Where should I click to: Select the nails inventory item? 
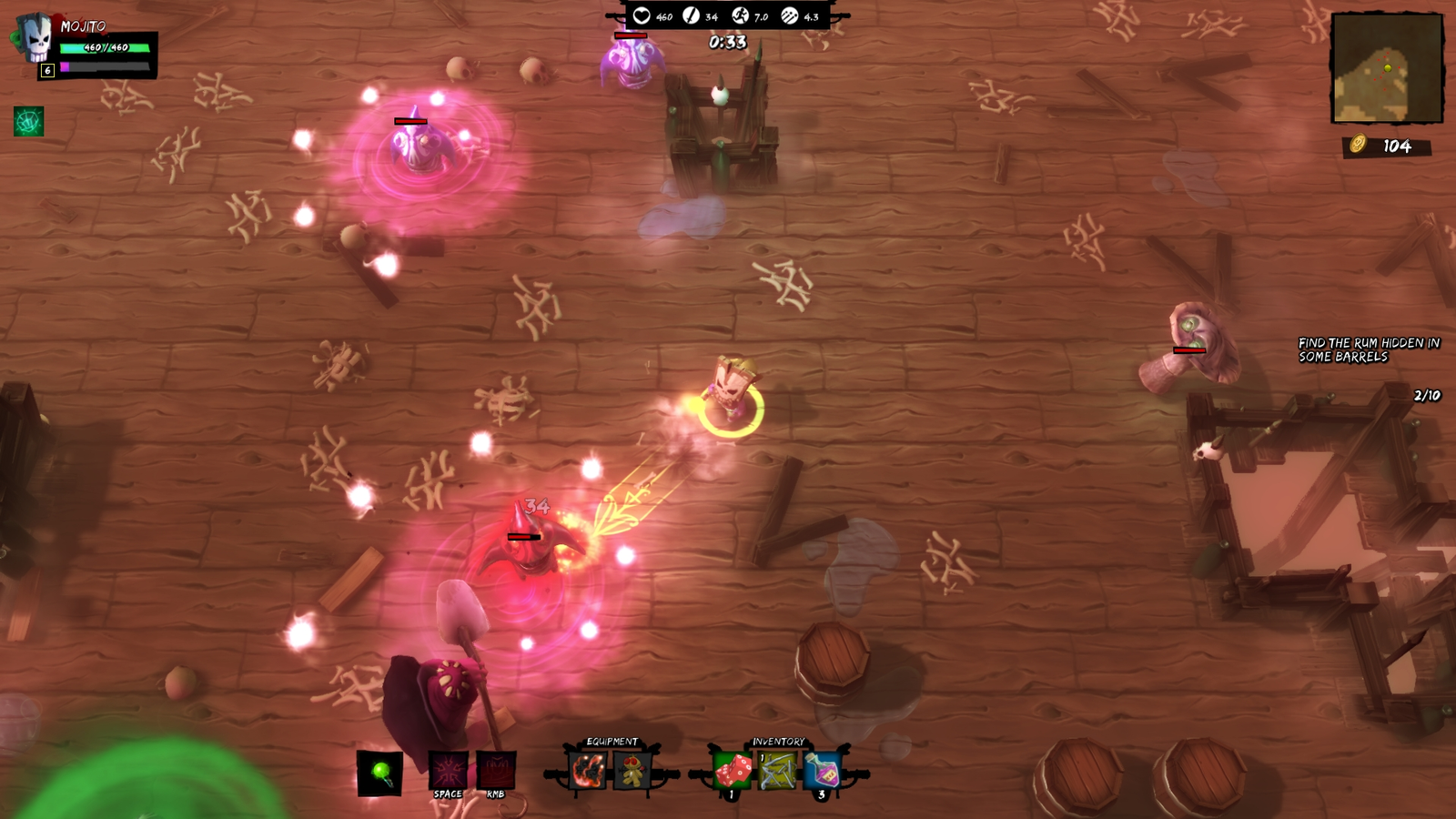pyautogui.click(x=778, y=772)
